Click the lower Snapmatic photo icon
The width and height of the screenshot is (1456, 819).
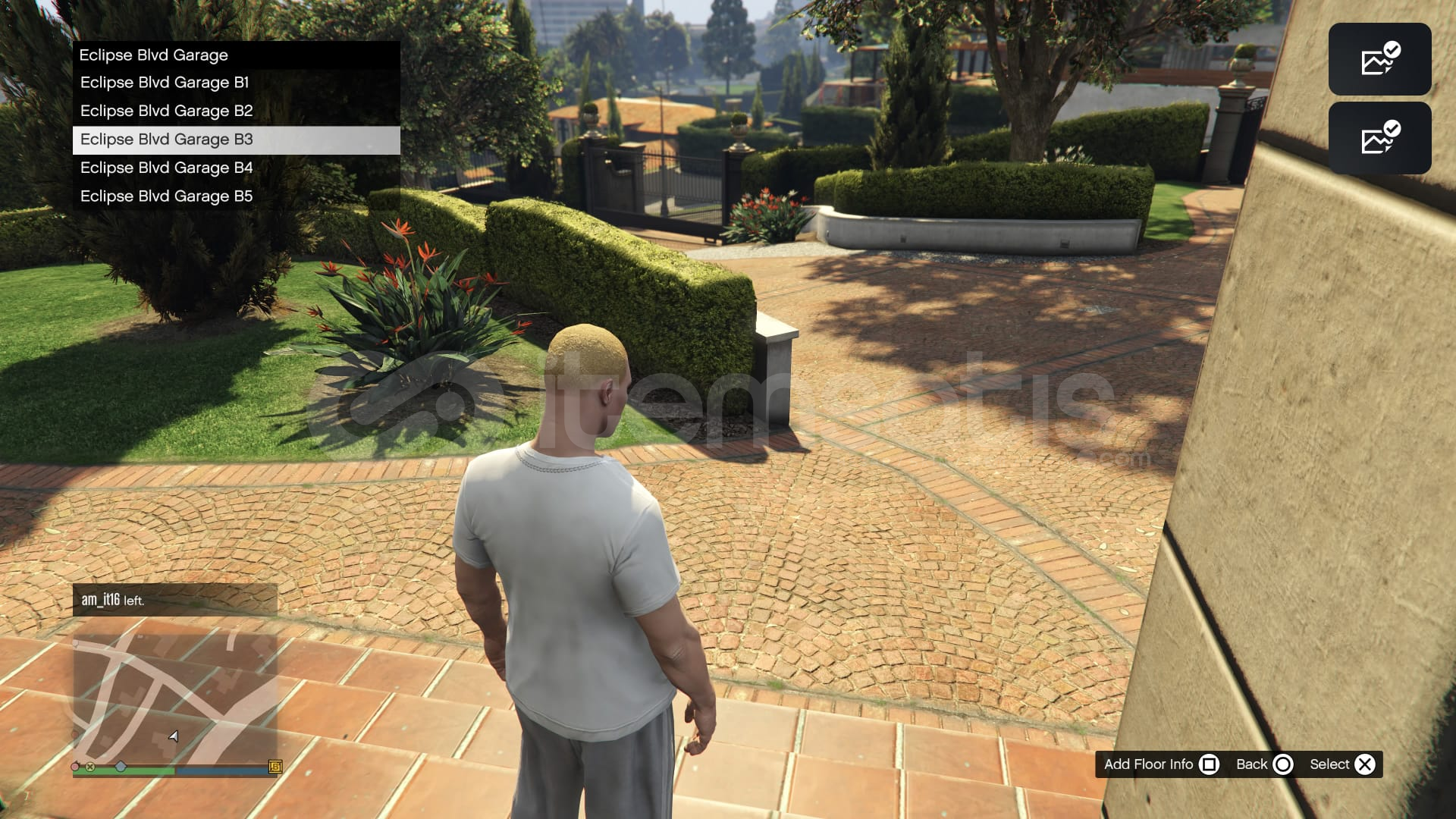pyautogui.click(x=1379, y=137)
